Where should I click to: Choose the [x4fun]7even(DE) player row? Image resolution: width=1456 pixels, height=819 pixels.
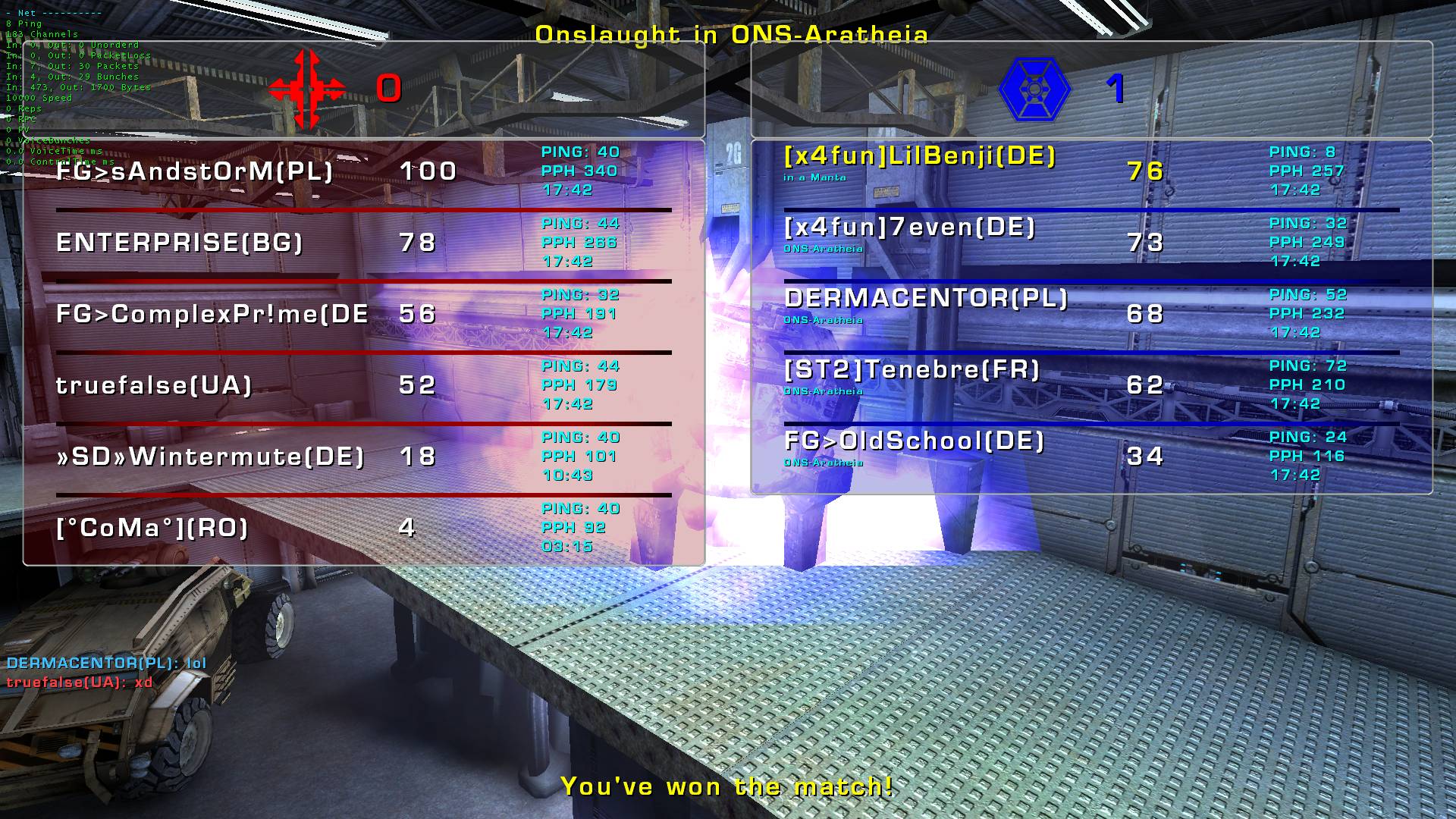click(909, 227)
